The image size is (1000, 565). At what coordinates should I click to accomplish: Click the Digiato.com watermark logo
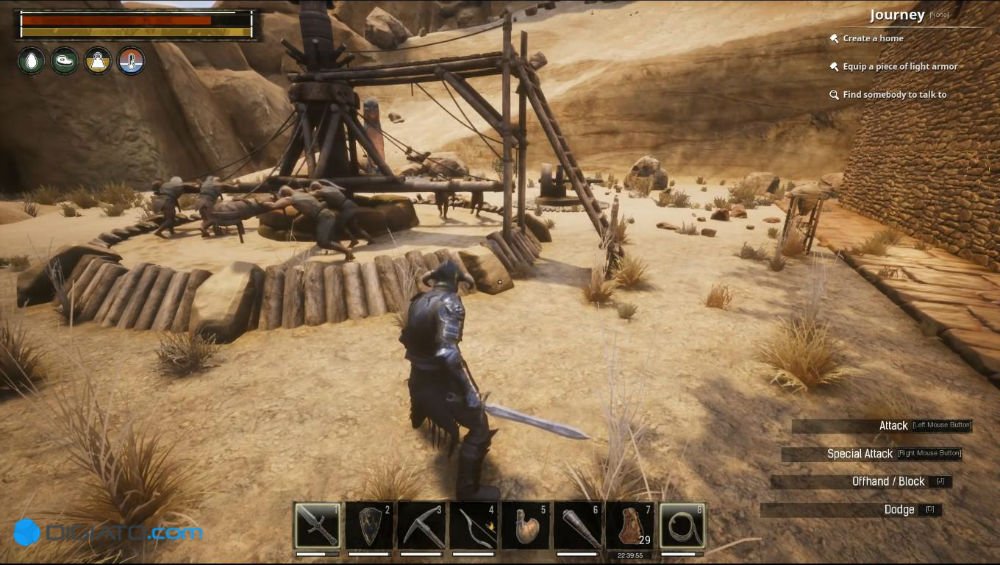(x=108, y=532)
